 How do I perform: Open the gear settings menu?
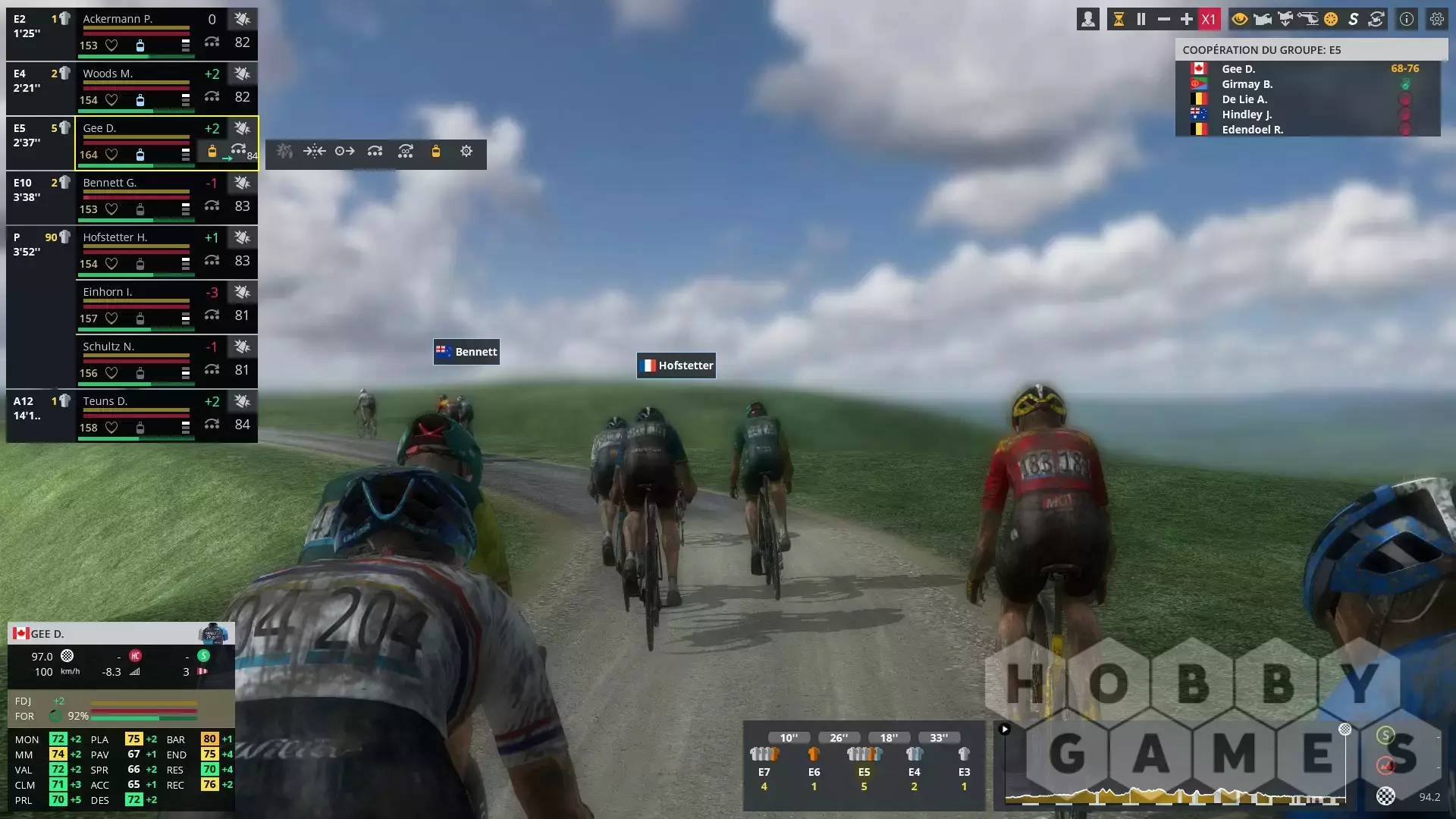[x=1436, y=20]
